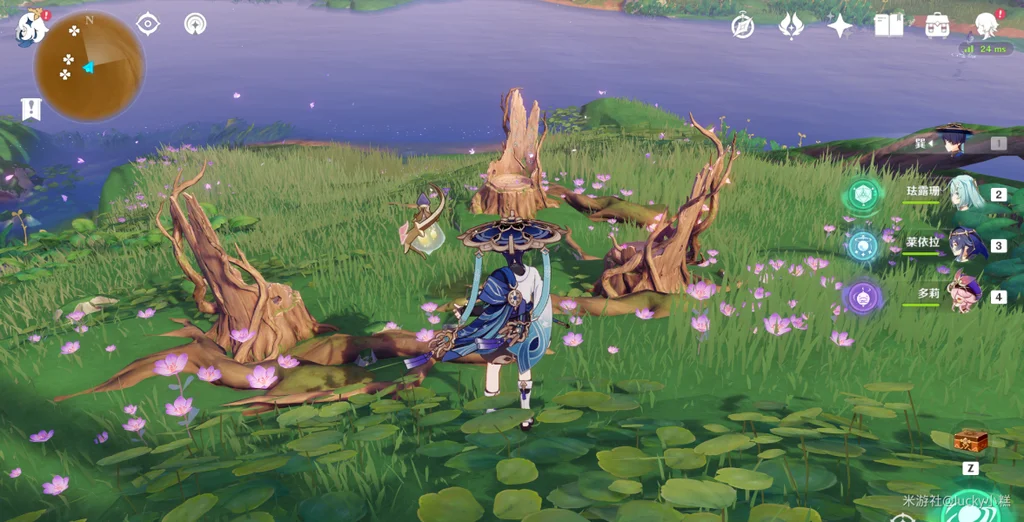Trigger the blue elemental burst orb for 莱依拉
Image resolution: width=1024 pixels, height=522 pixels.
[862, 245]
